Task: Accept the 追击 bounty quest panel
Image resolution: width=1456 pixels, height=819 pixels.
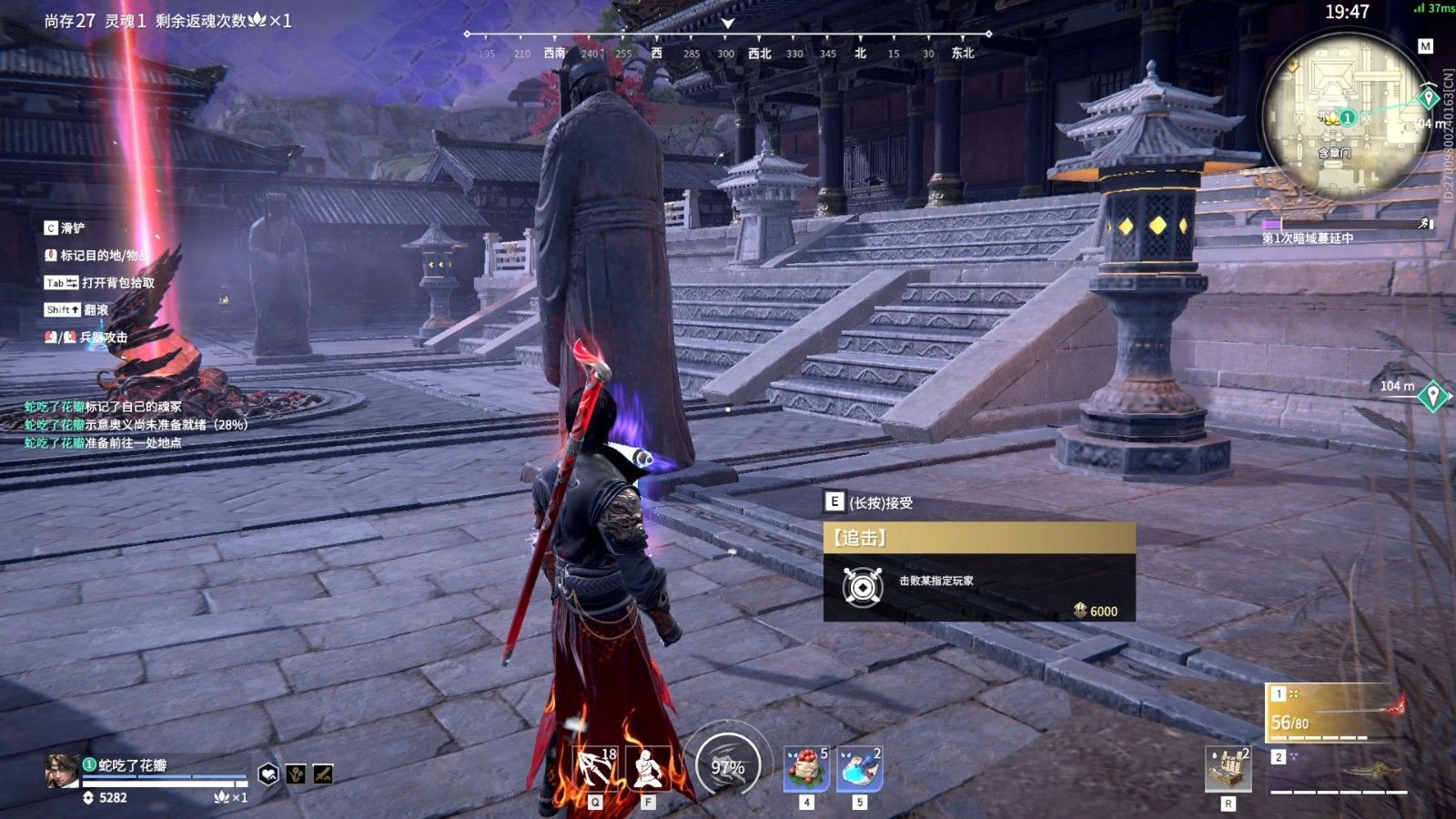Action: coord(978,571)
